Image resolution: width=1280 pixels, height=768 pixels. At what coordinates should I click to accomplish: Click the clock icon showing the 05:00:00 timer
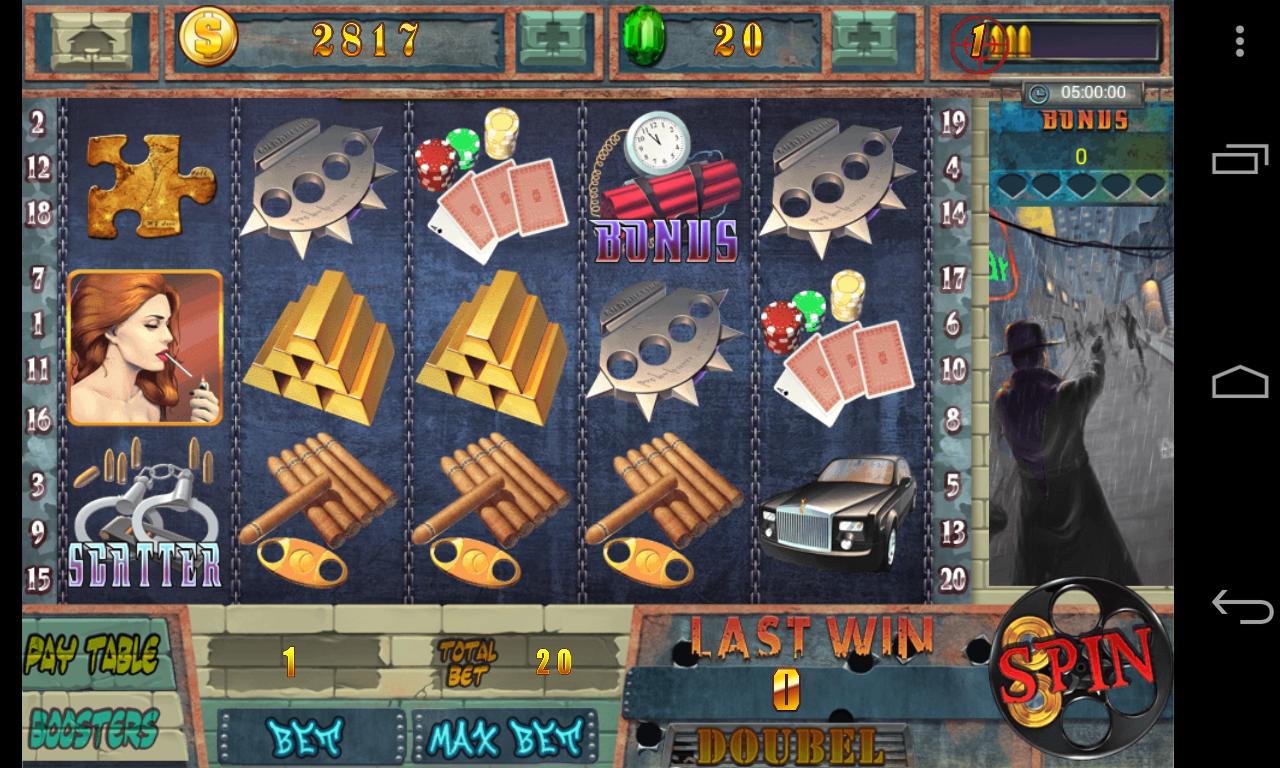[x=1037, y=92]
